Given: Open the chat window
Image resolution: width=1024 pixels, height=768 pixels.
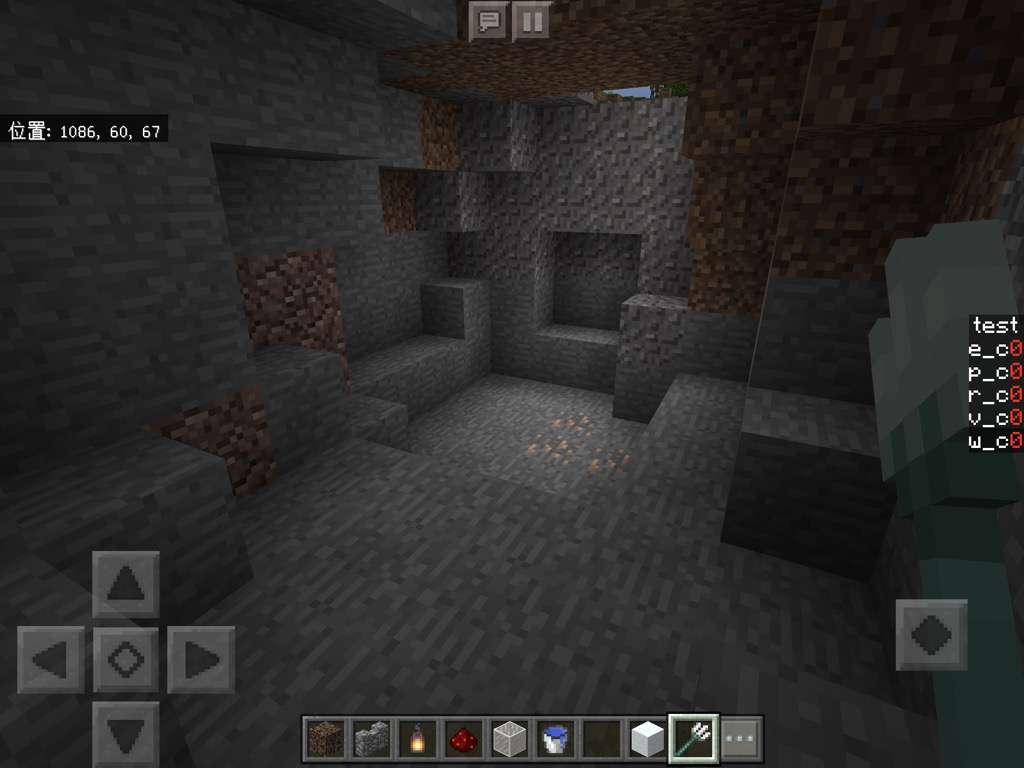Looking at the screenshot, I should [x=489, y=21].
